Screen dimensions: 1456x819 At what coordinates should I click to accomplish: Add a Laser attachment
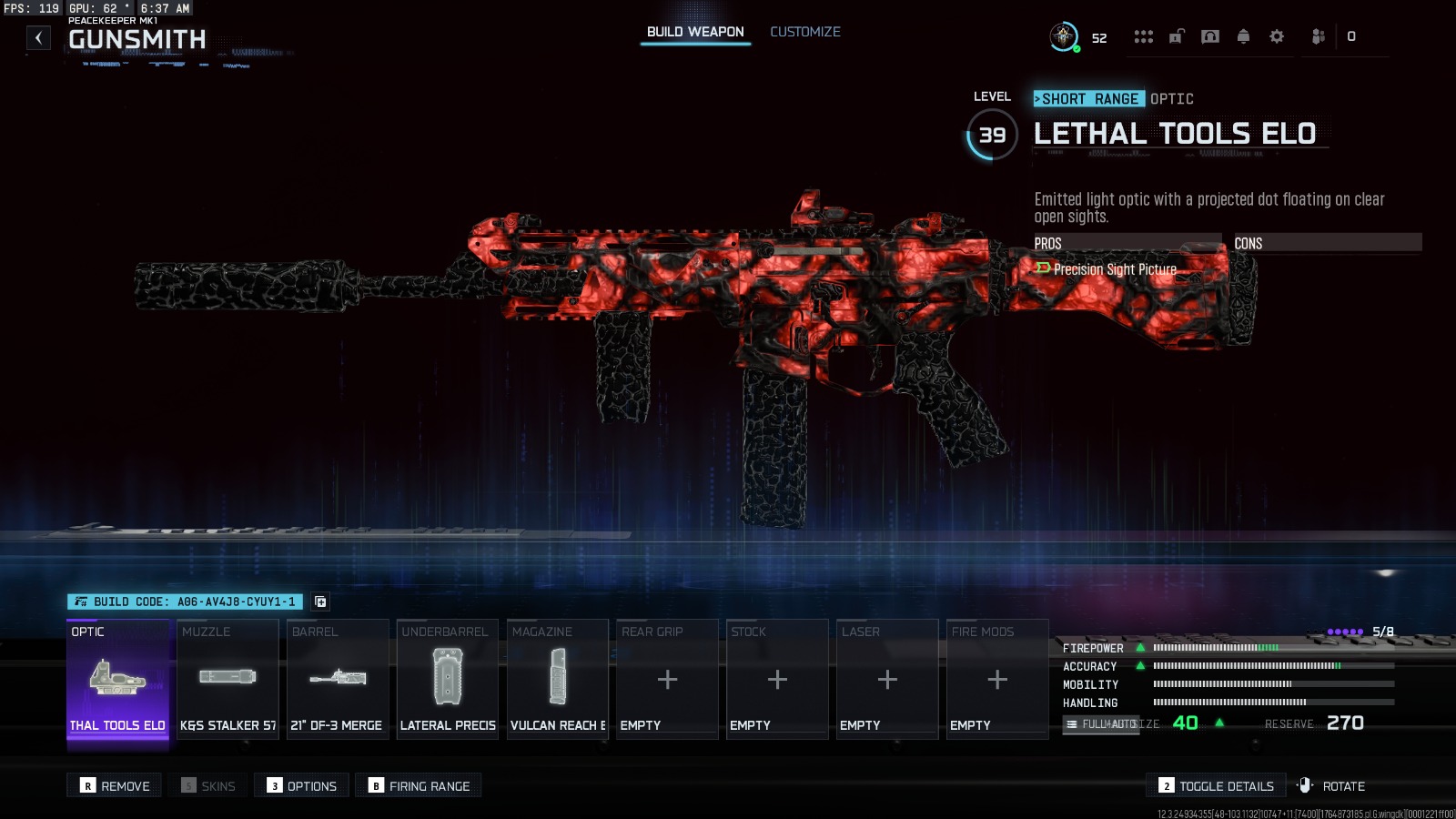point(887,679)
